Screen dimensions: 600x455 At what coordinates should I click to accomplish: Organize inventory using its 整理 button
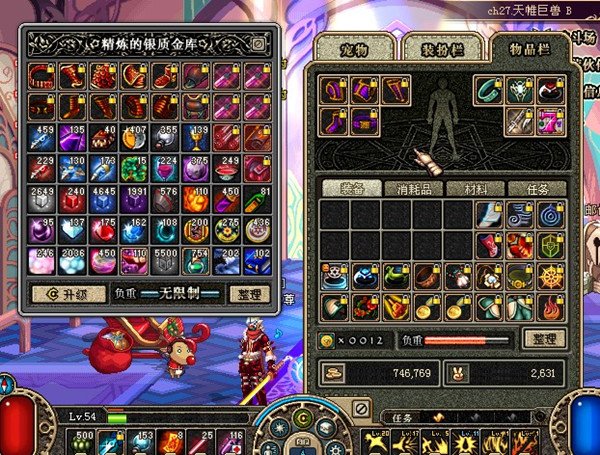[x=544, y=339]
